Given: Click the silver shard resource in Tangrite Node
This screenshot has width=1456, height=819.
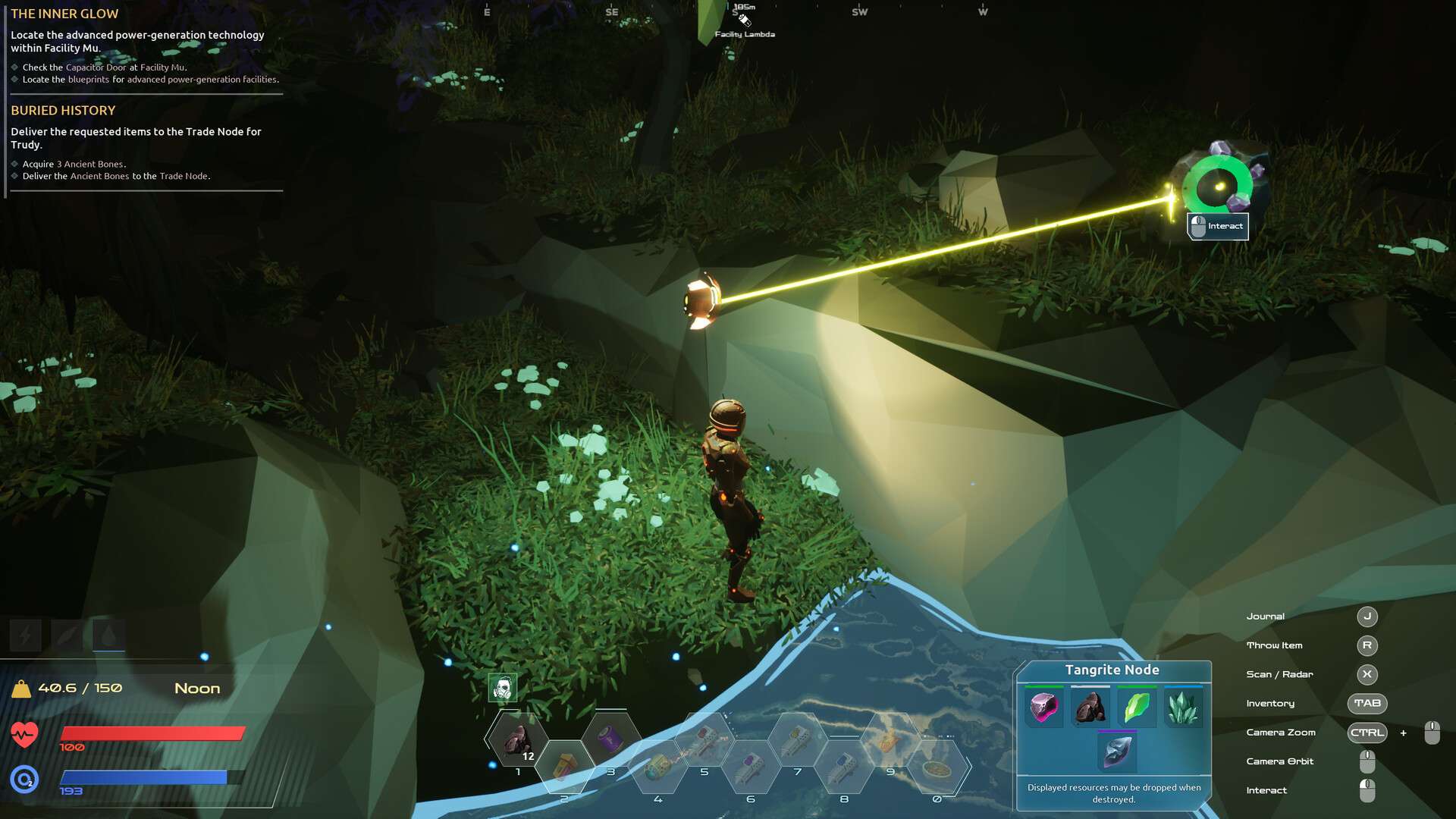Looking at the screenshot, I should pyautogui.click(x=1117, y=752).
